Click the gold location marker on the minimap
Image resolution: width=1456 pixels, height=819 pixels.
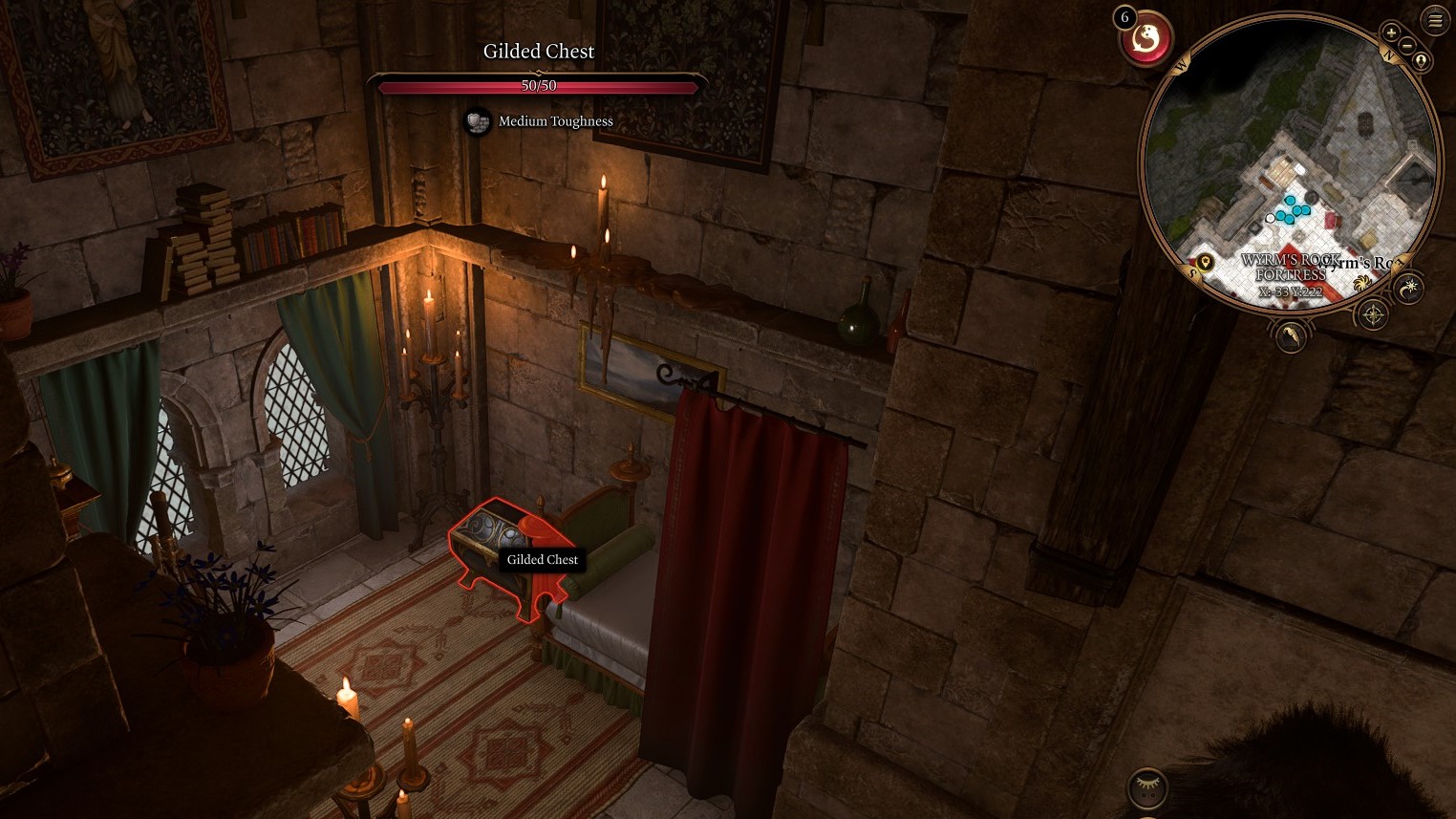(x=1206, y=262)
